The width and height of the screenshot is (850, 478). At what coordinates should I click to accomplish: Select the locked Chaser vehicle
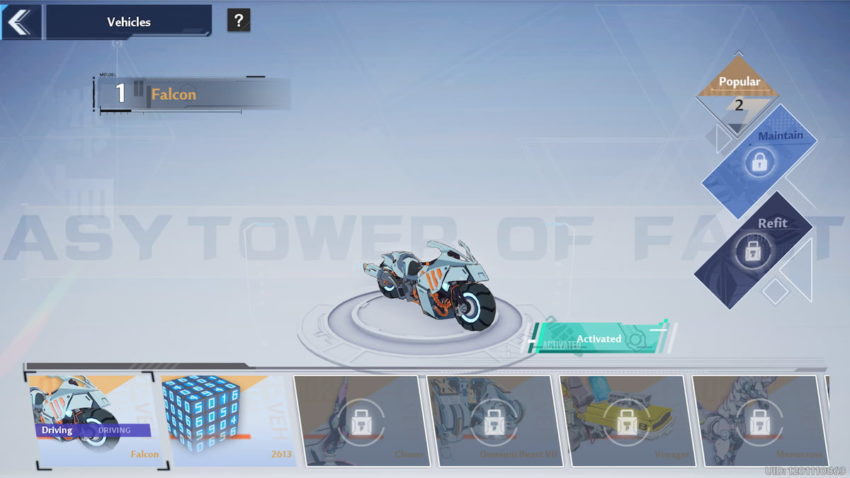358,420
